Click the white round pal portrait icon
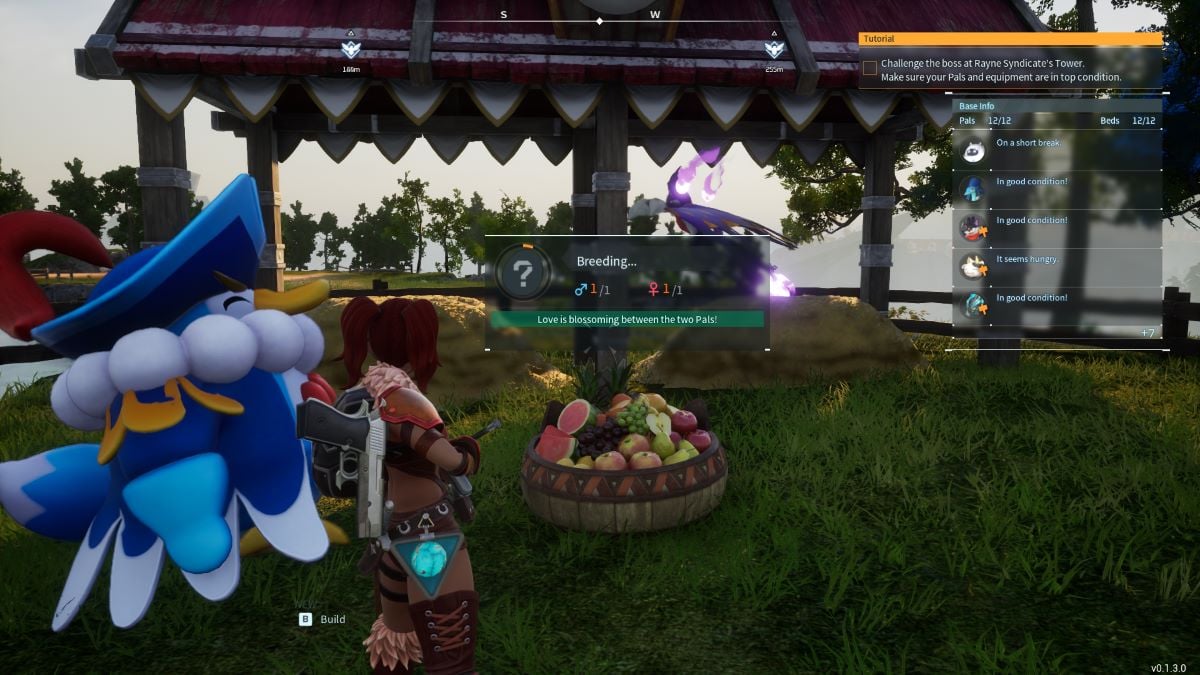This screenshot has height=675, width=1200. pos(973,151)
